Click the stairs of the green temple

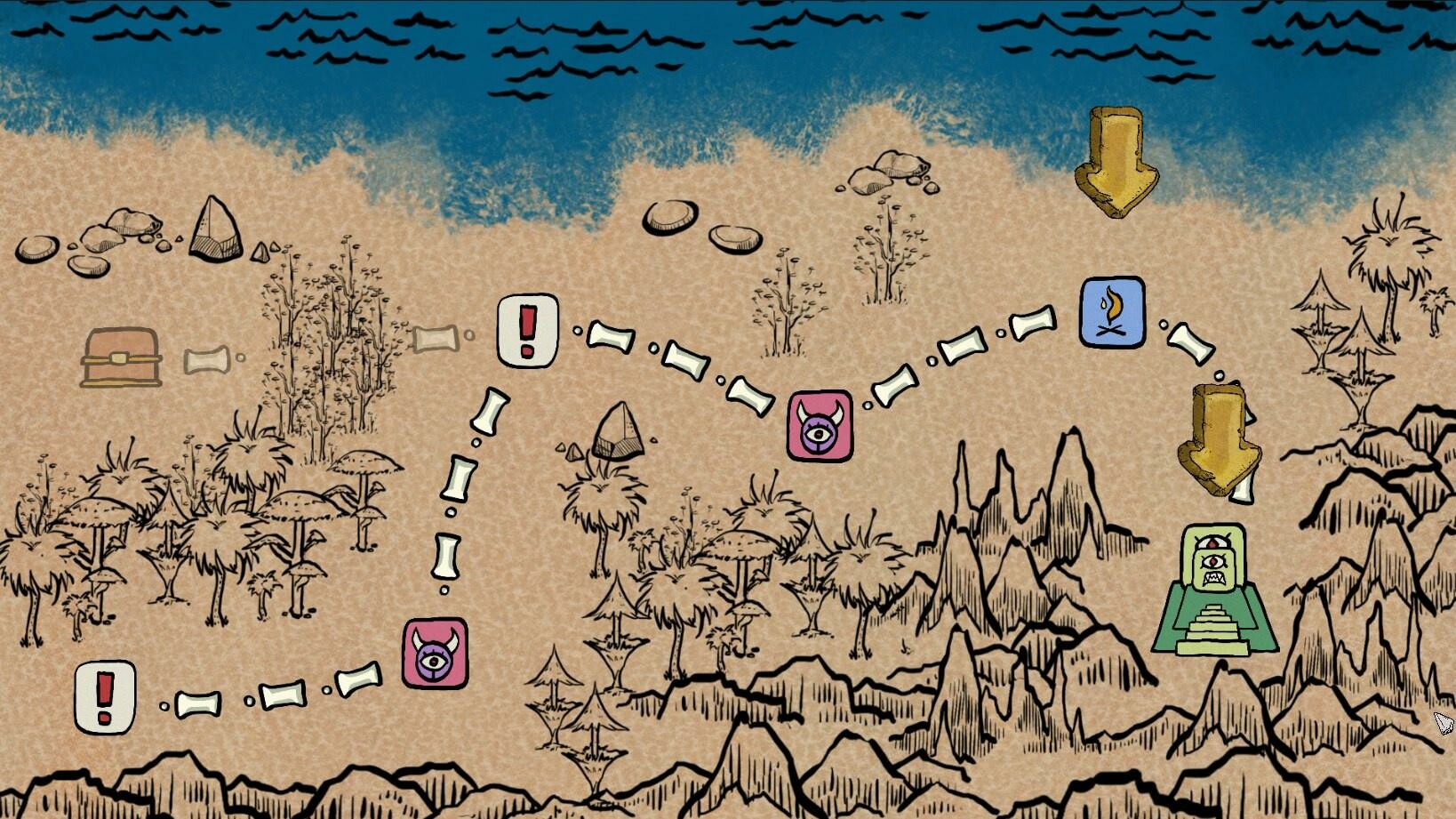[1212, 627]
